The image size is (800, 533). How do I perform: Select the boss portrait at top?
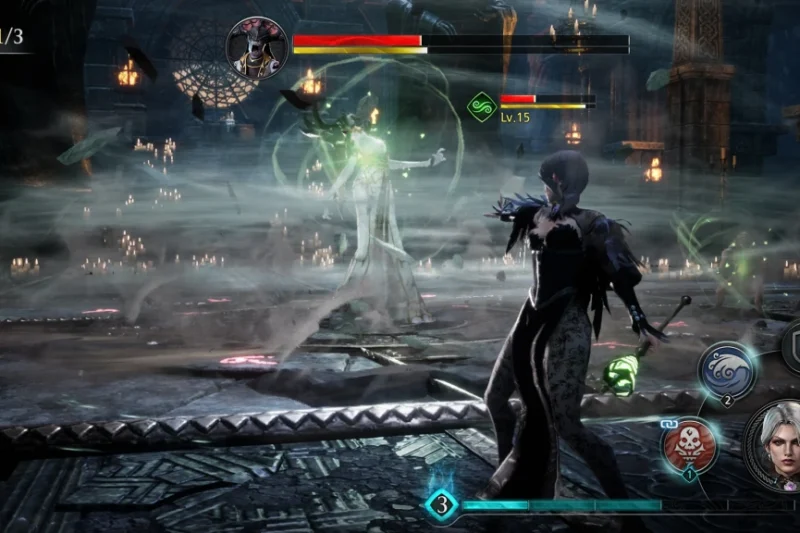[256, 47]
